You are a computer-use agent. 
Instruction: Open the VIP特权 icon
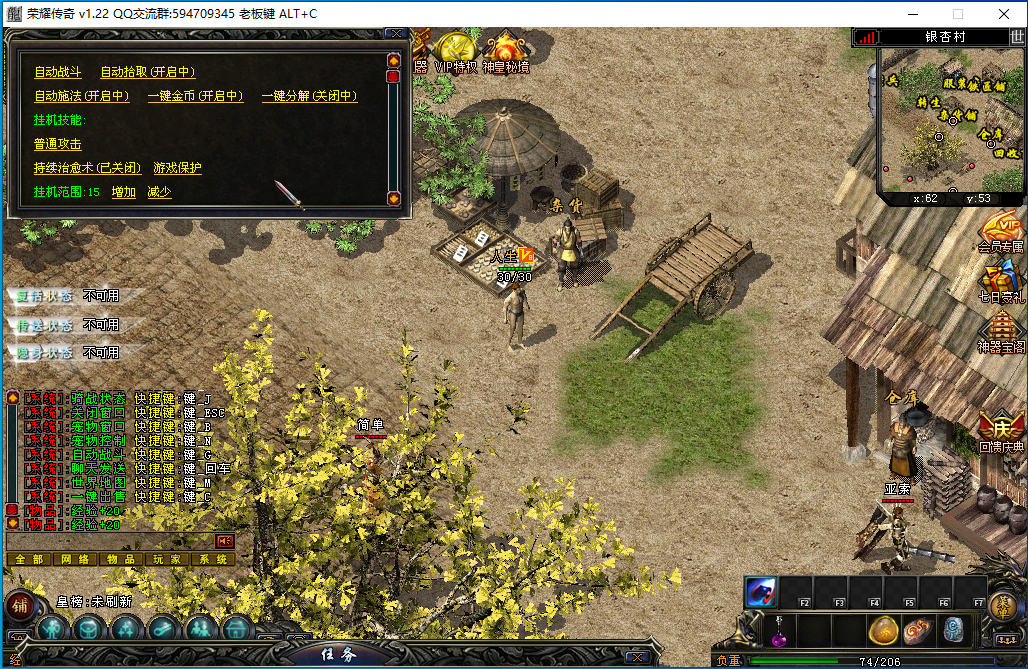coord(456,52)
